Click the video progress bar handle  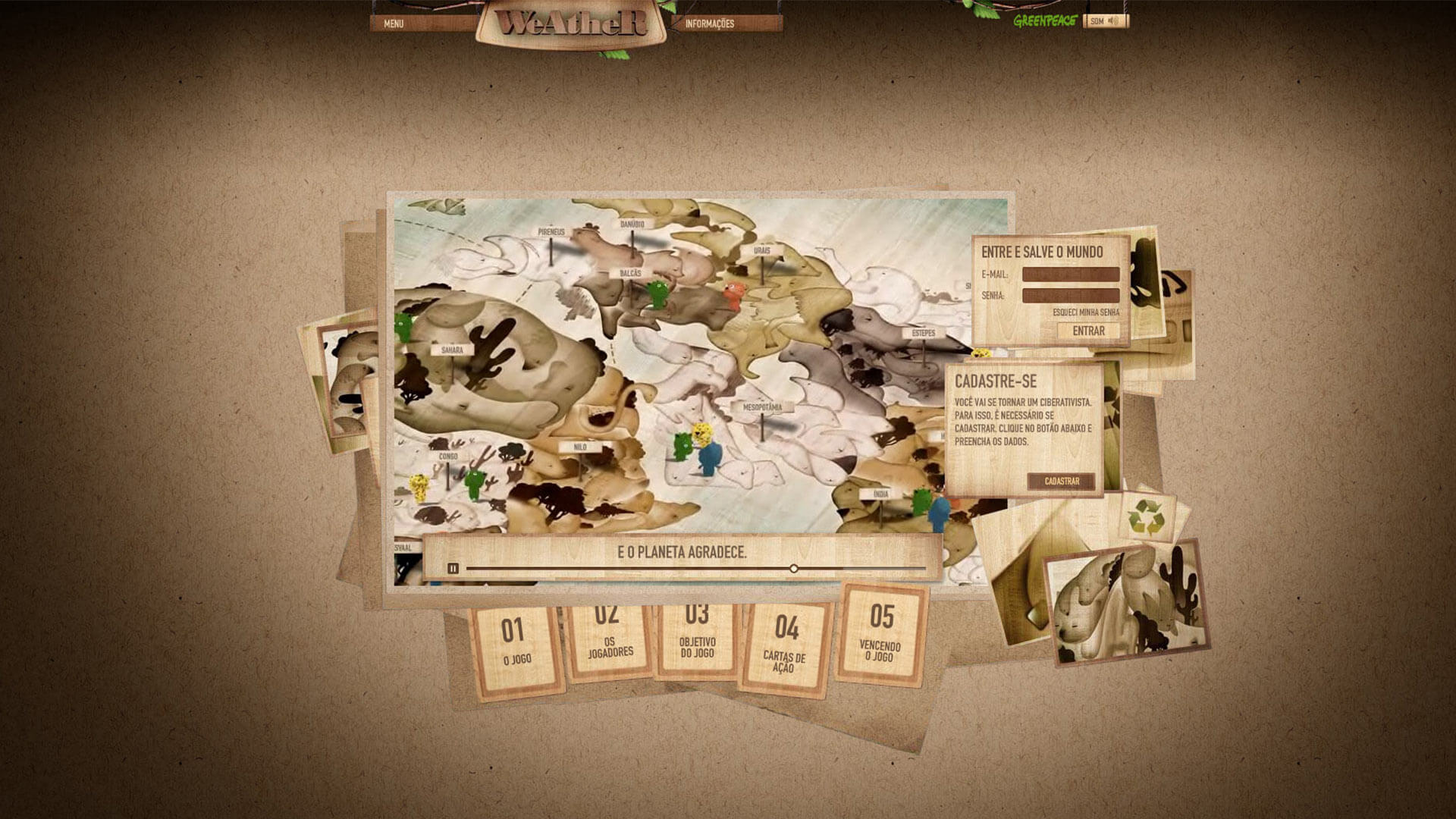[x=793, y=568]
